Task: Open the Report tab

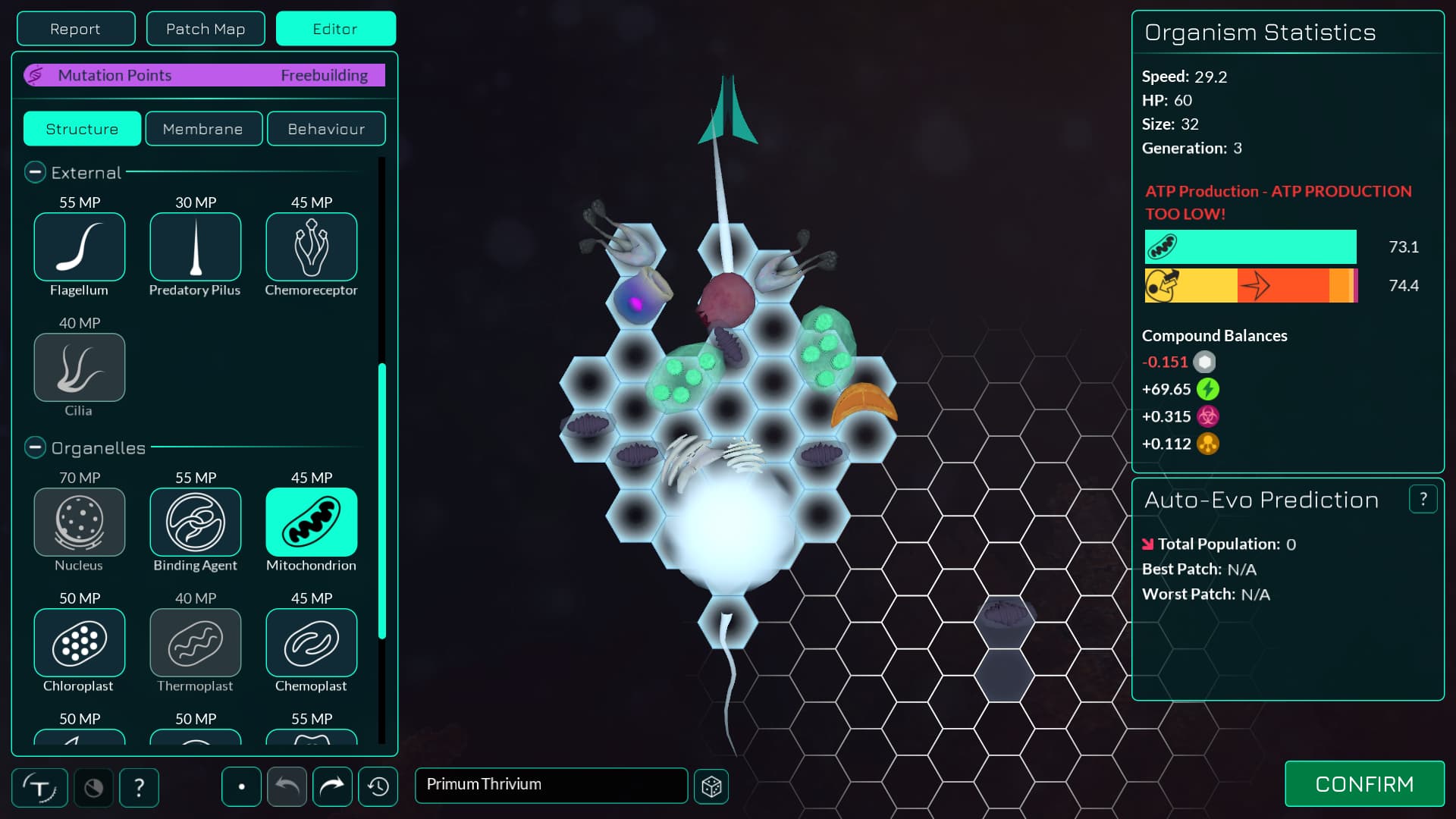Action: coord(76,29)
